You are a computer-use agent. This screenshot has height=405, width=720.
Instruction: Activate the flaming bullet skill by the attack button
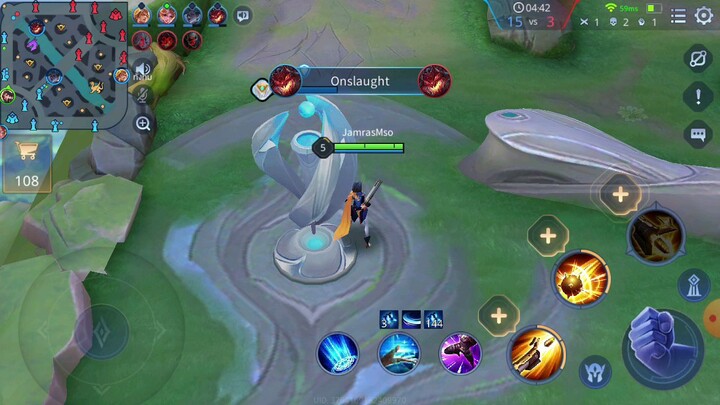tap(537, 353)
